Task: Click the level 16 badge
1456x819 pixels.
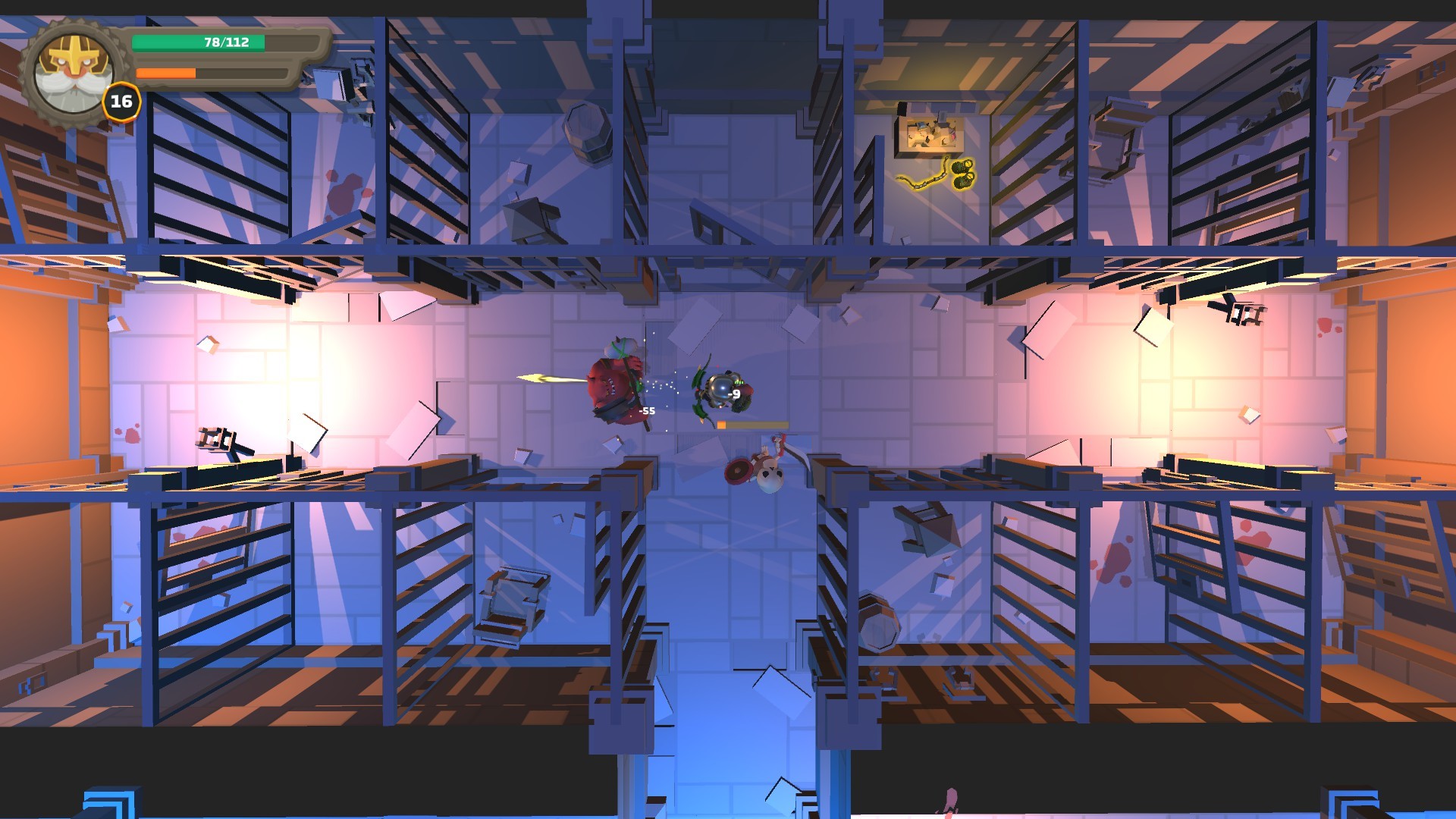Action: pos(121,101)
